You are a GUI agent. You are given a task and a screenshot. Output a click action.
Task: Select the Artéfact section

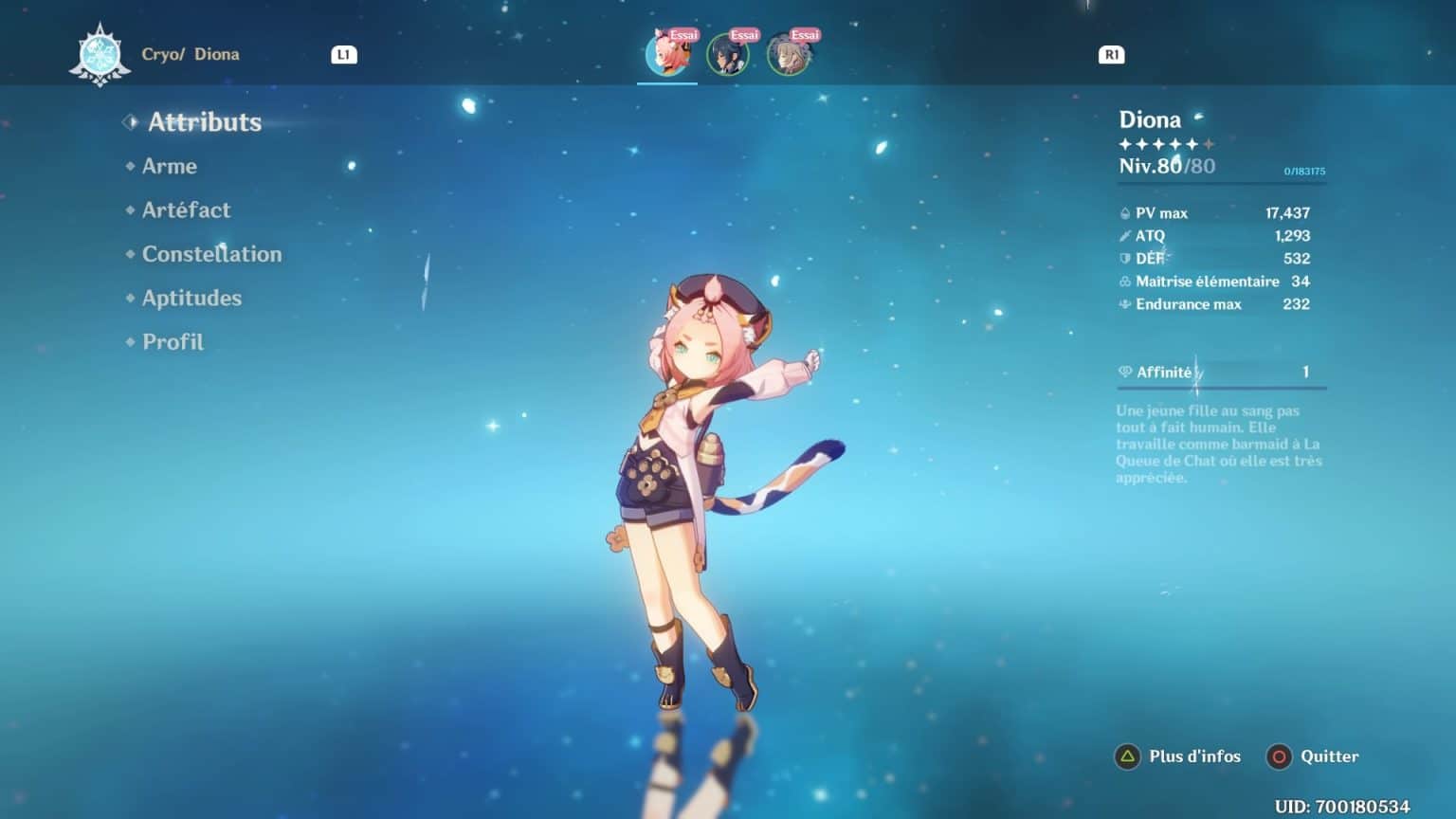tap(186, 209)
